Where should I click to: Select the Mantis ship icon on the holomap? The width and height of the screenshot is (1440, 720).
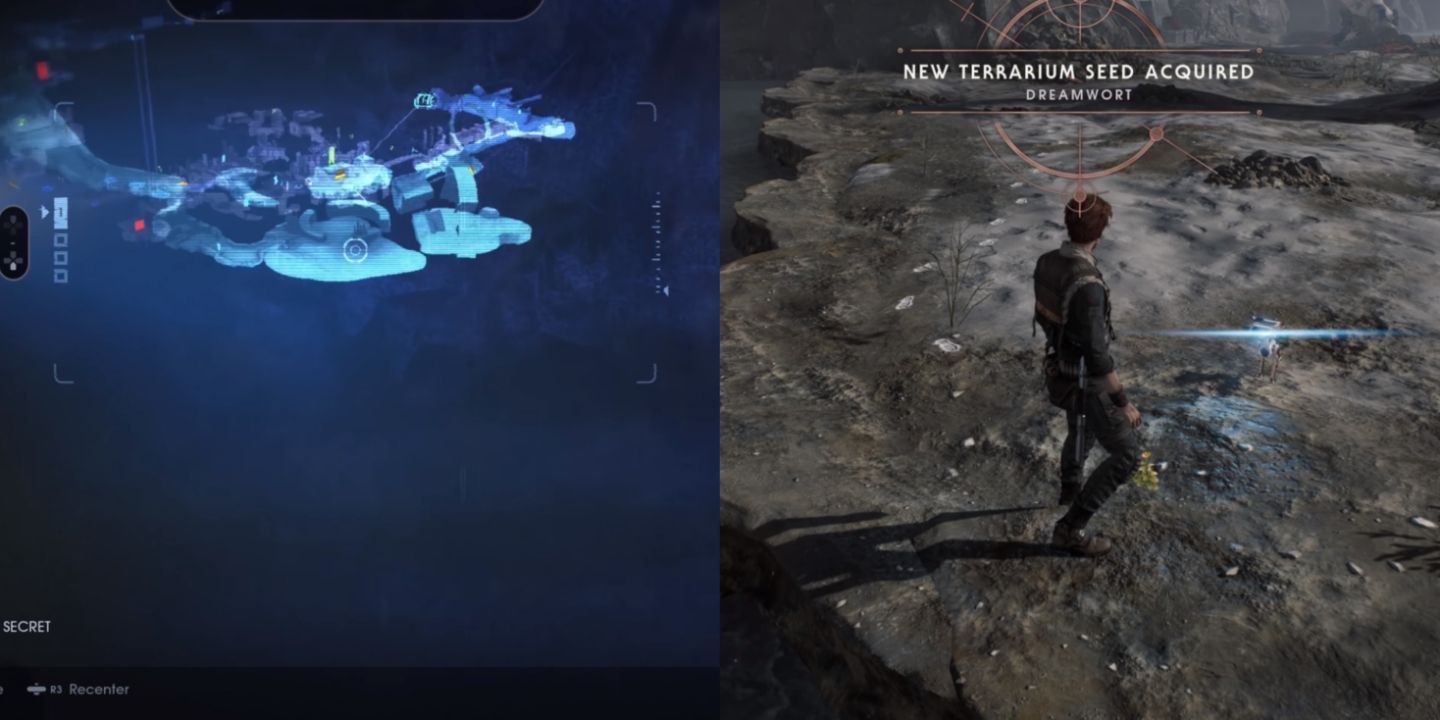(424, 100)
